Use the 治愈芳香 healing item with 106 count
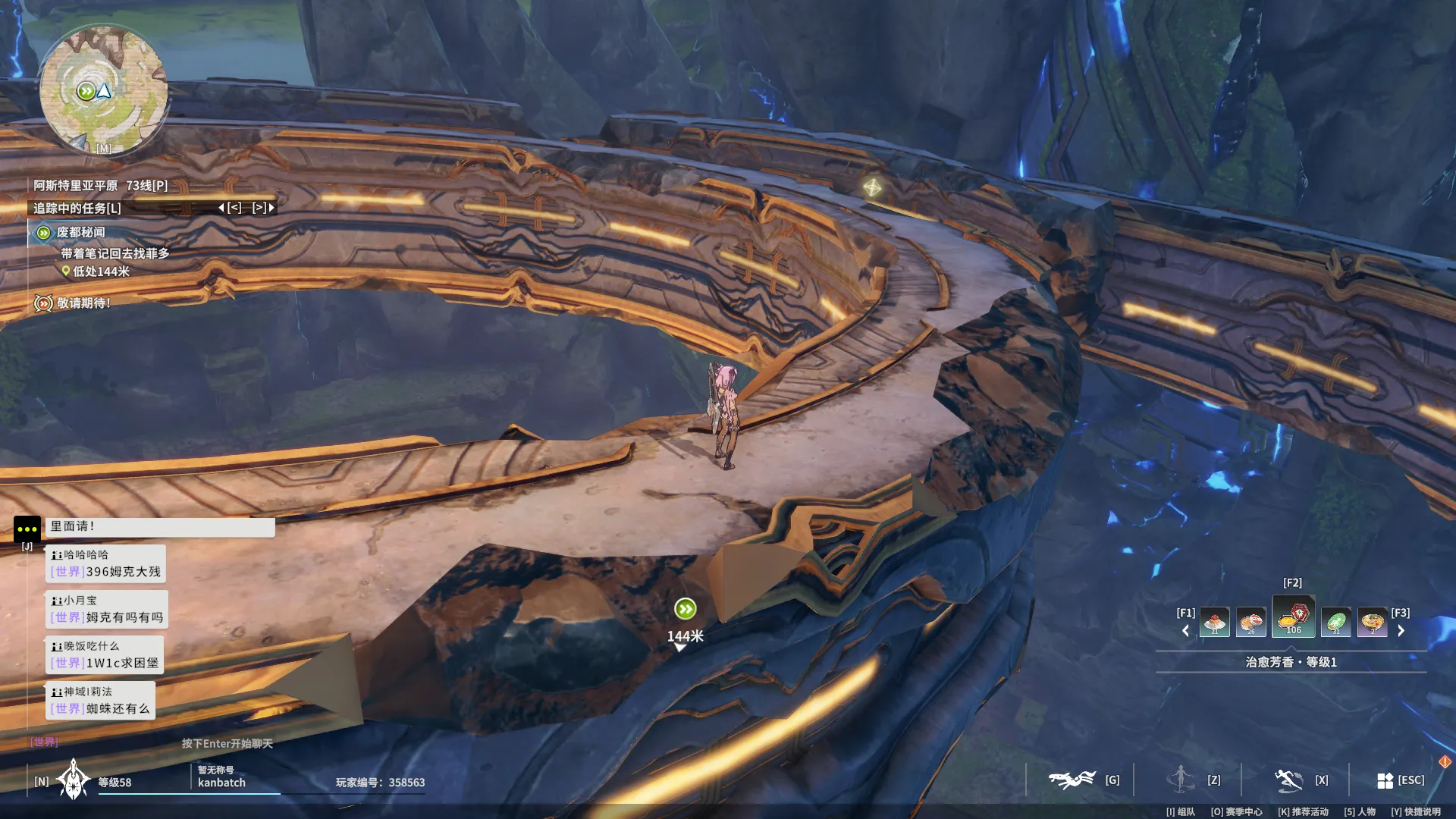 [x=1293, y=617]
